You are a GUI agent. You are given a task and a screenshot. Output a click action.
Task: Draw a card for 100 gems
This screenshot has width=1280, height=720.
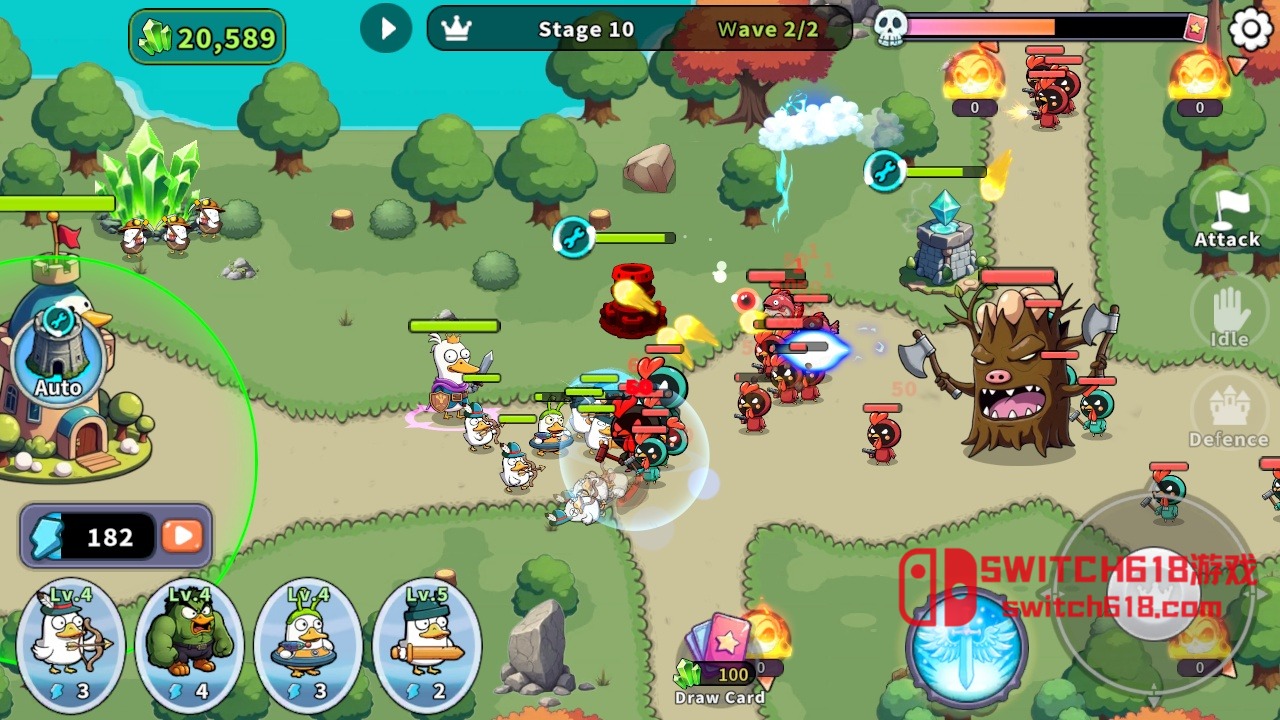pos(721,655)
